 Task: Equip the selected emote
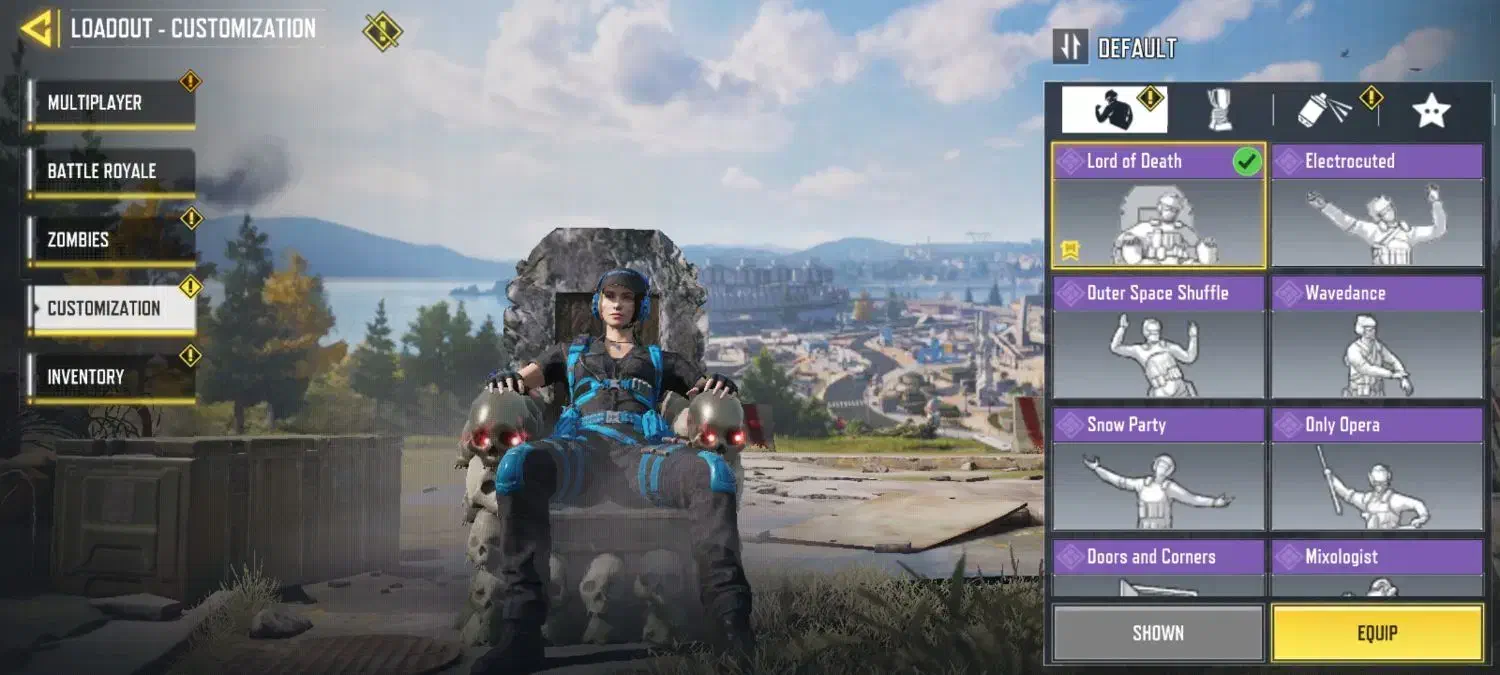click(1377, 633)
